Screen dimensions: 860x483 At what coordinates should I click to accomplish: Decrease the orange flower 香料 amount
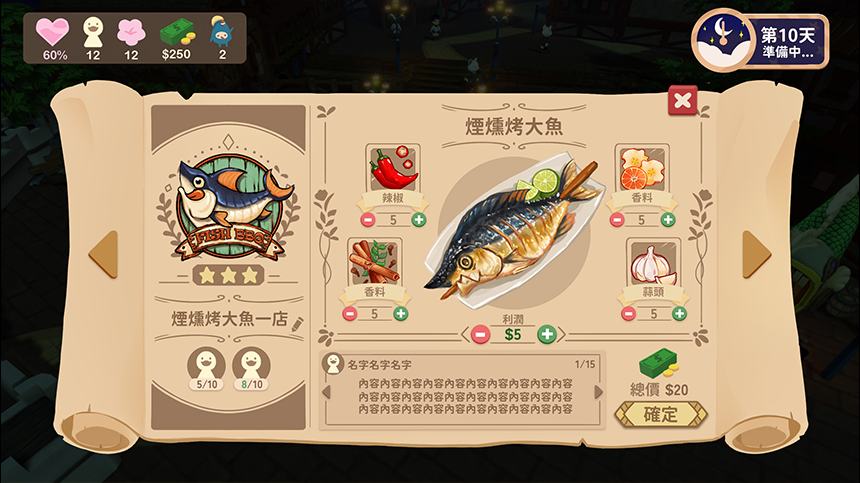(617, 220)
